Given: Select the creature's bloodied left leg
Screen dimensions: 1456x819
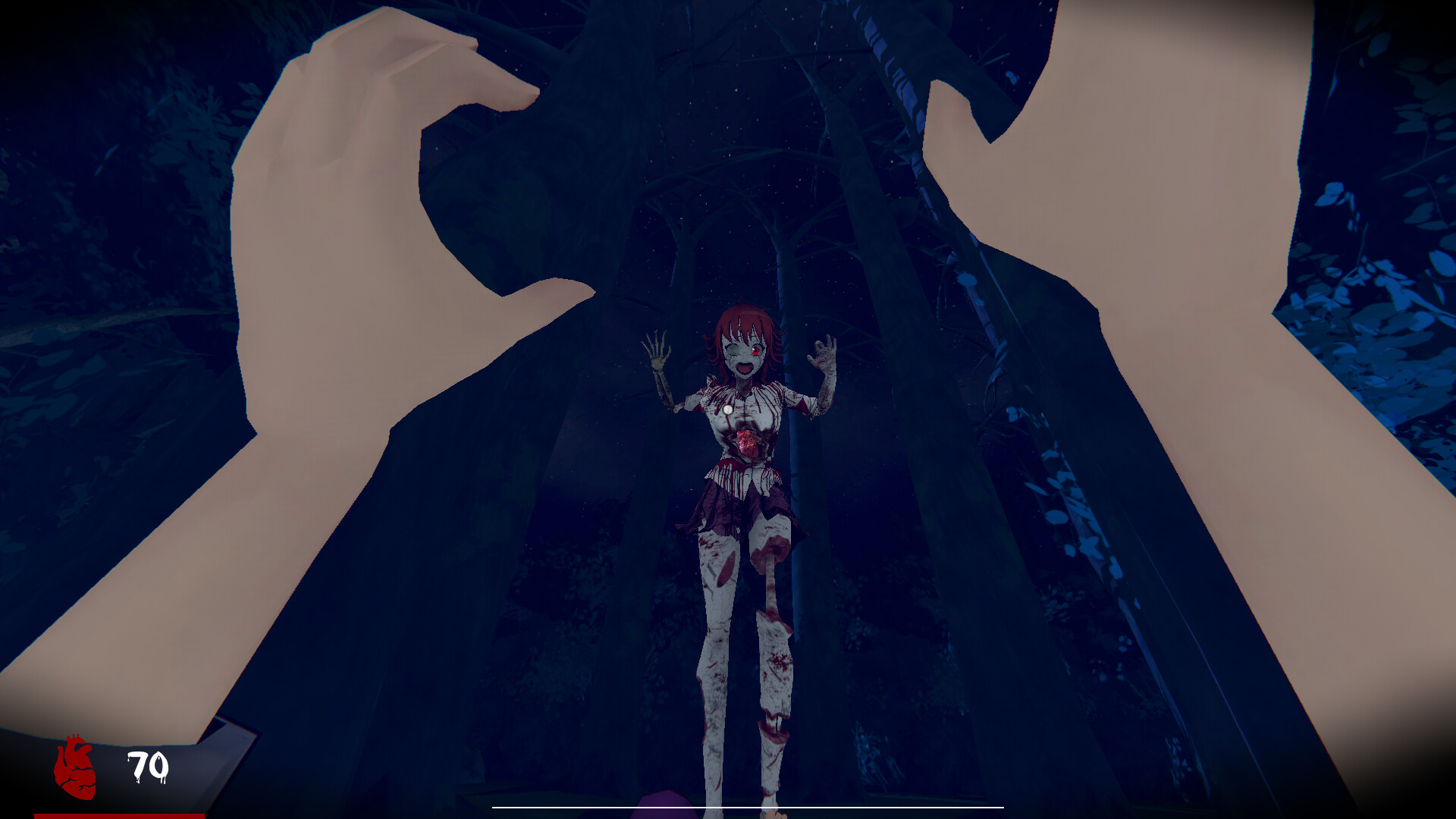Looking at the screenshot, I should [773, 645].
